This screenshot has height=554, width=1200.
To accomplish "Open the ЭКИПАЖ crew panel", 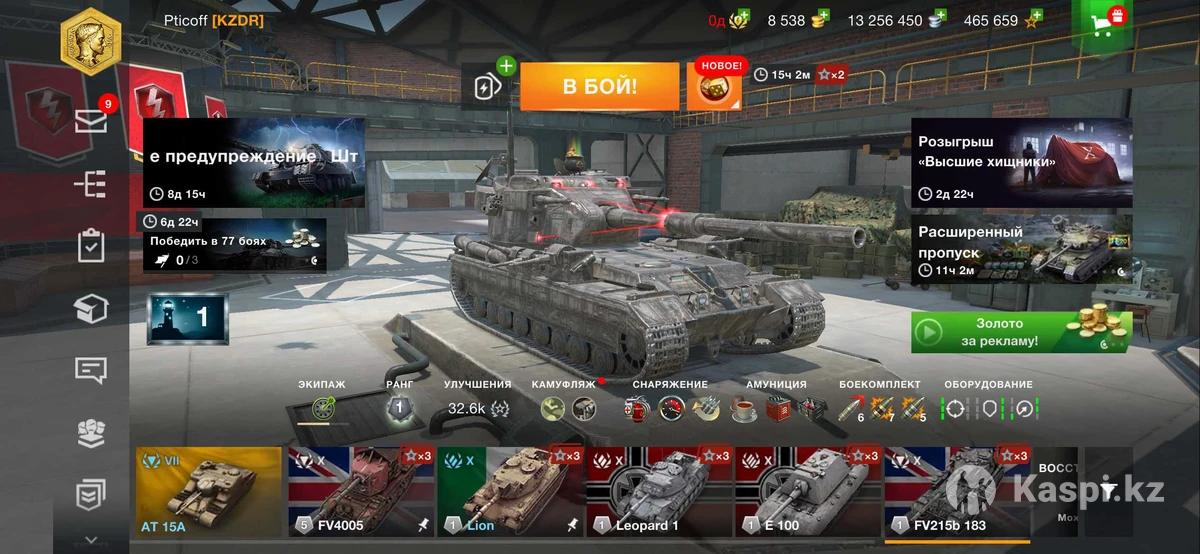I will 321,408.
